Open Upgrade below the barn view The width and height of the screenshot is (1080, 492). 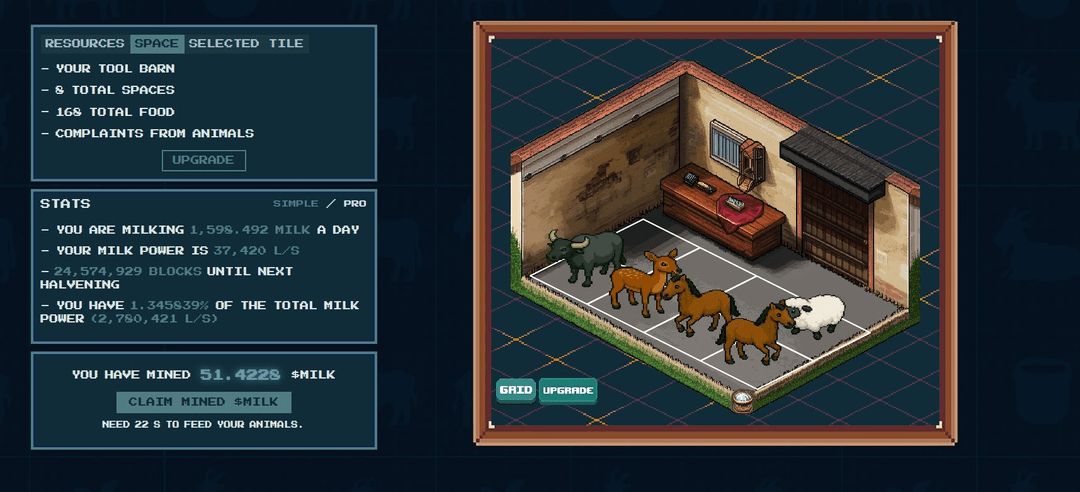[568, 390]
